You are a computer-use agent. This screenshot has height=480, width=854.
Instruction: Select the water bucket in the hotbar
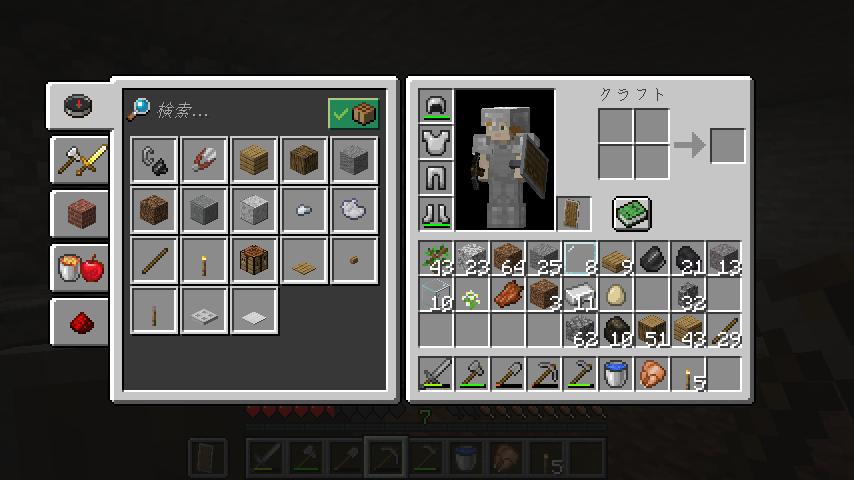pos(615,374)
